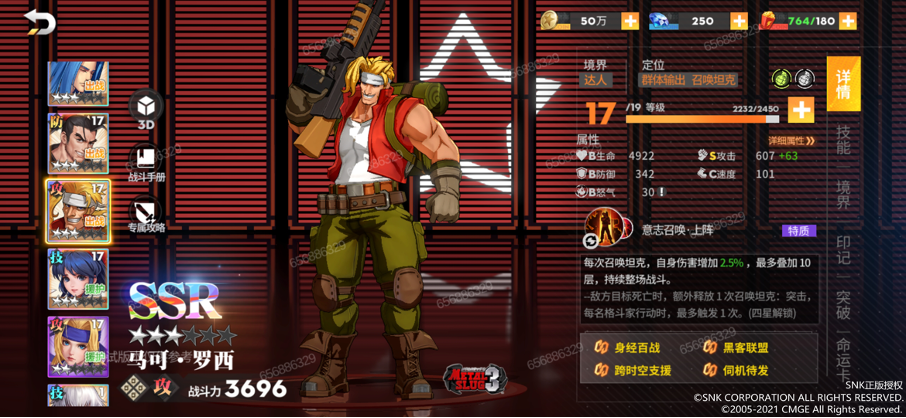Screen dimensions: 906x418
Task: Select blue-haired fighter at top of list
Action: [78, 84]
